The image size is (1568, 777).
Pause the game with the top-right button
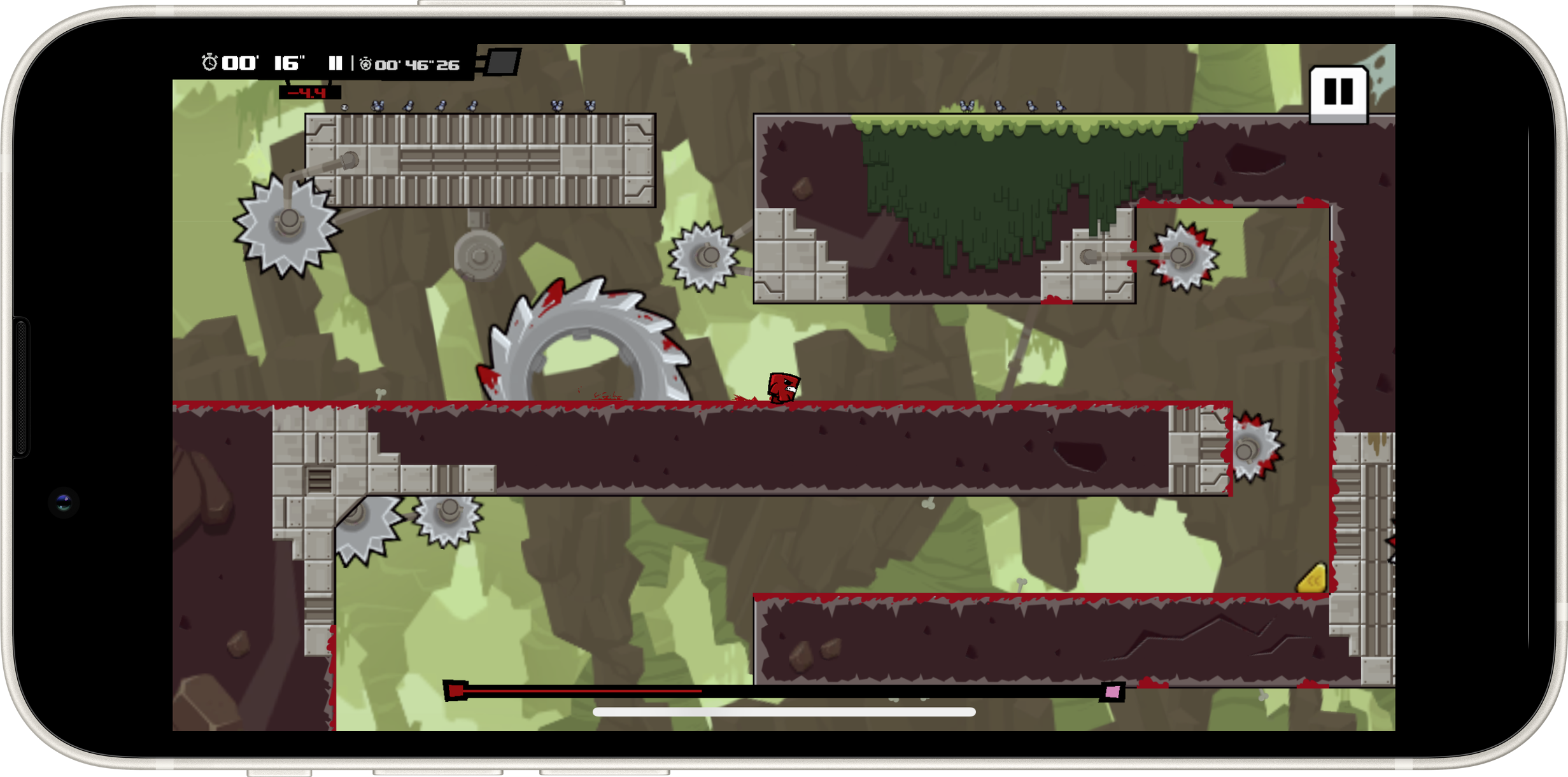tap(1338, 93)
